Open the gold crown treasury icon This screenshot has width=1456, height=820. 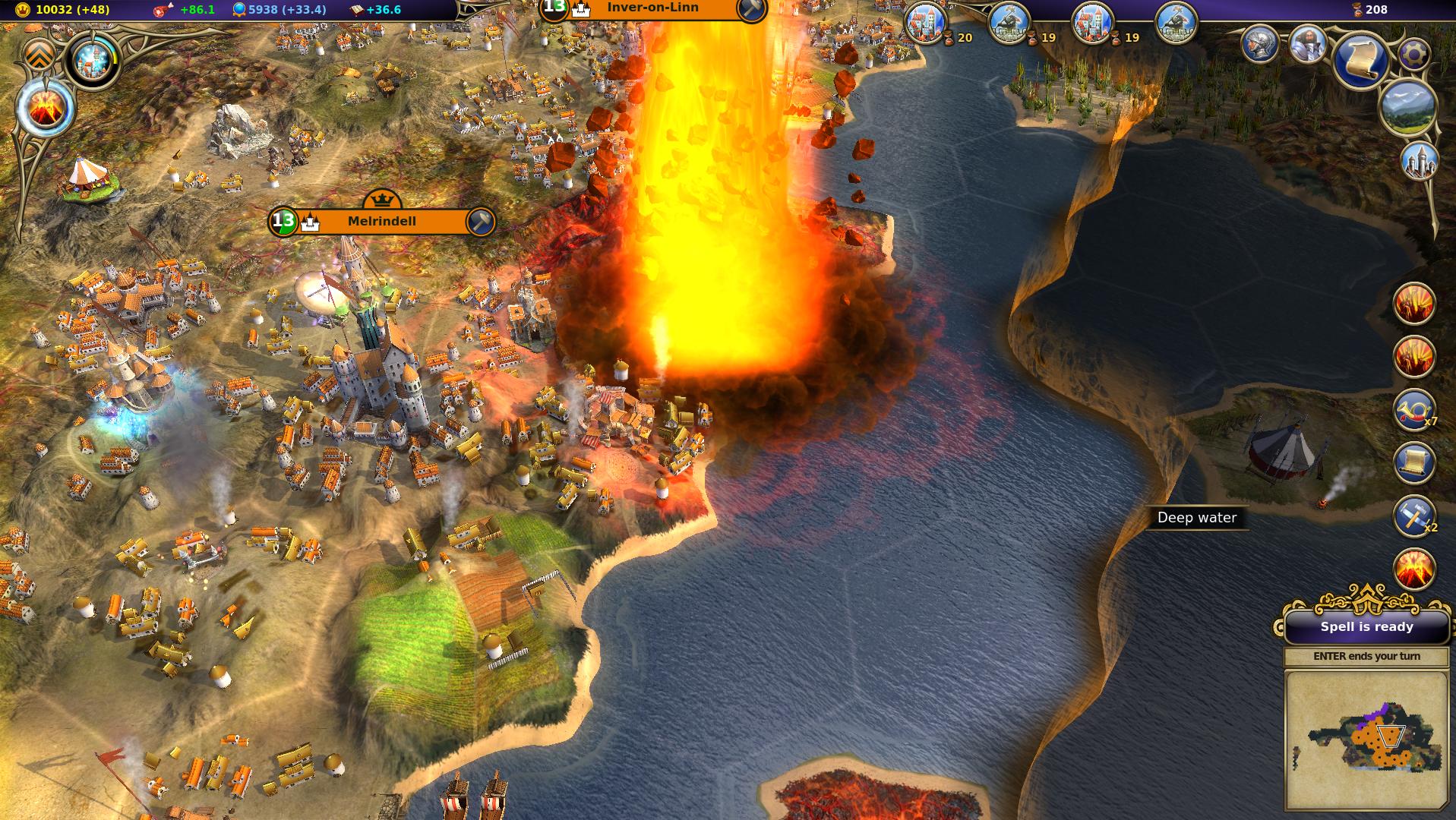[22, 10]
